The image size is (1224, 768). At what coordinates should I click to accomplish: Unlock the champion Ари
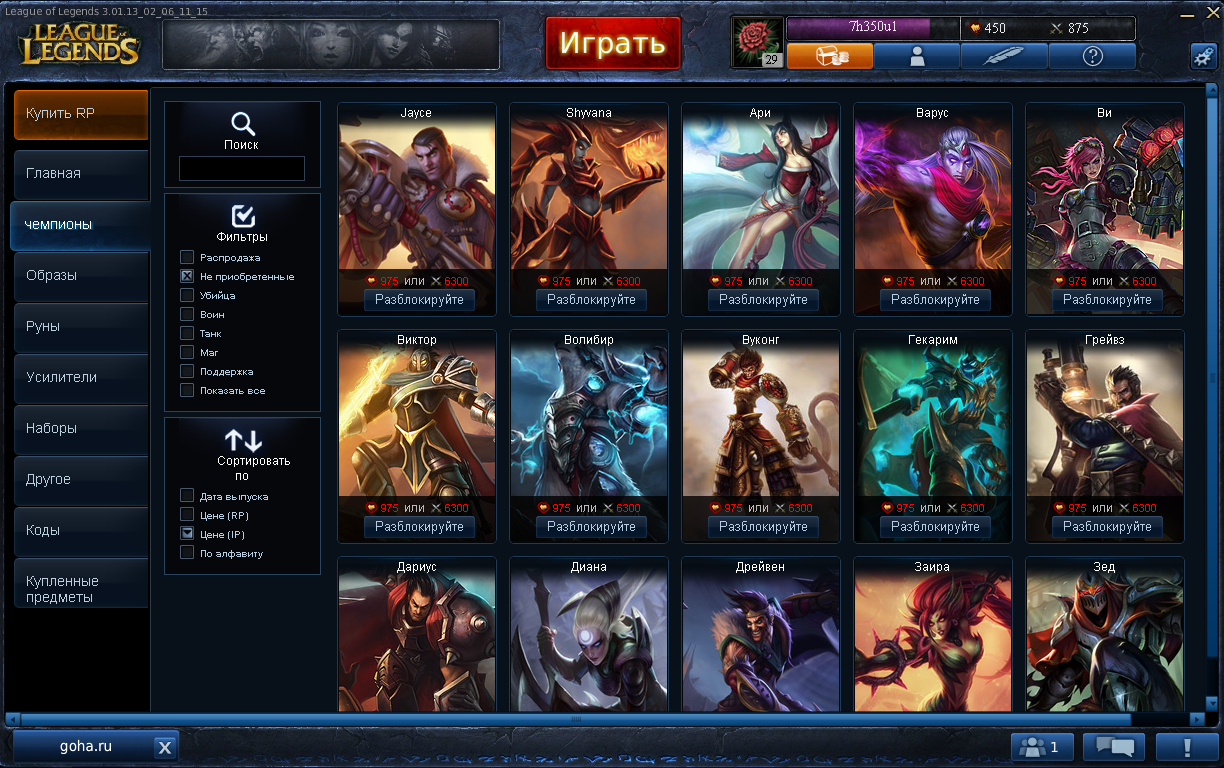pos(763,300)
